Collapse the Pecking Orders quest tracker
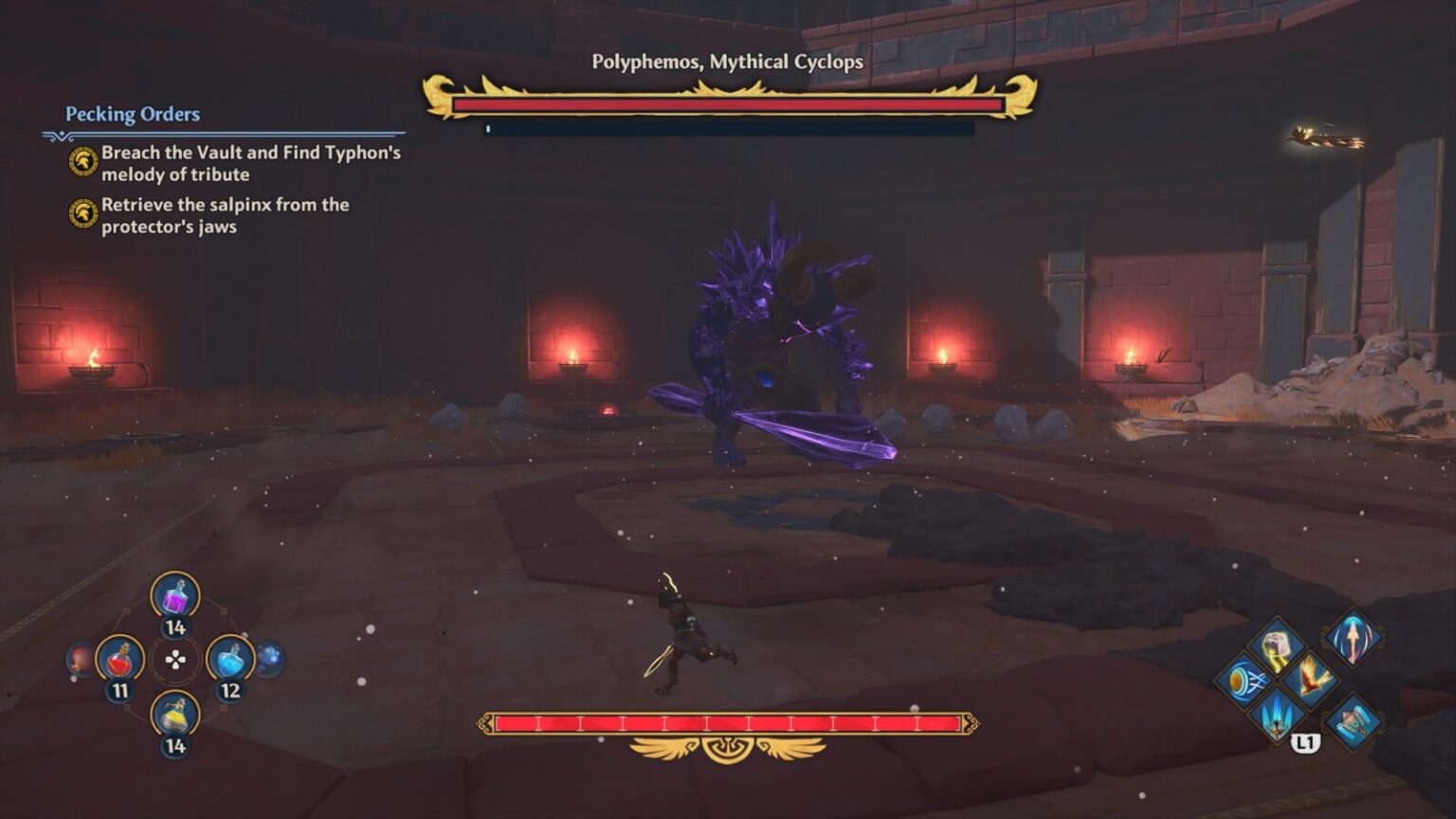Viewport: 1456px width, 819px height. [x=132, y=115]
